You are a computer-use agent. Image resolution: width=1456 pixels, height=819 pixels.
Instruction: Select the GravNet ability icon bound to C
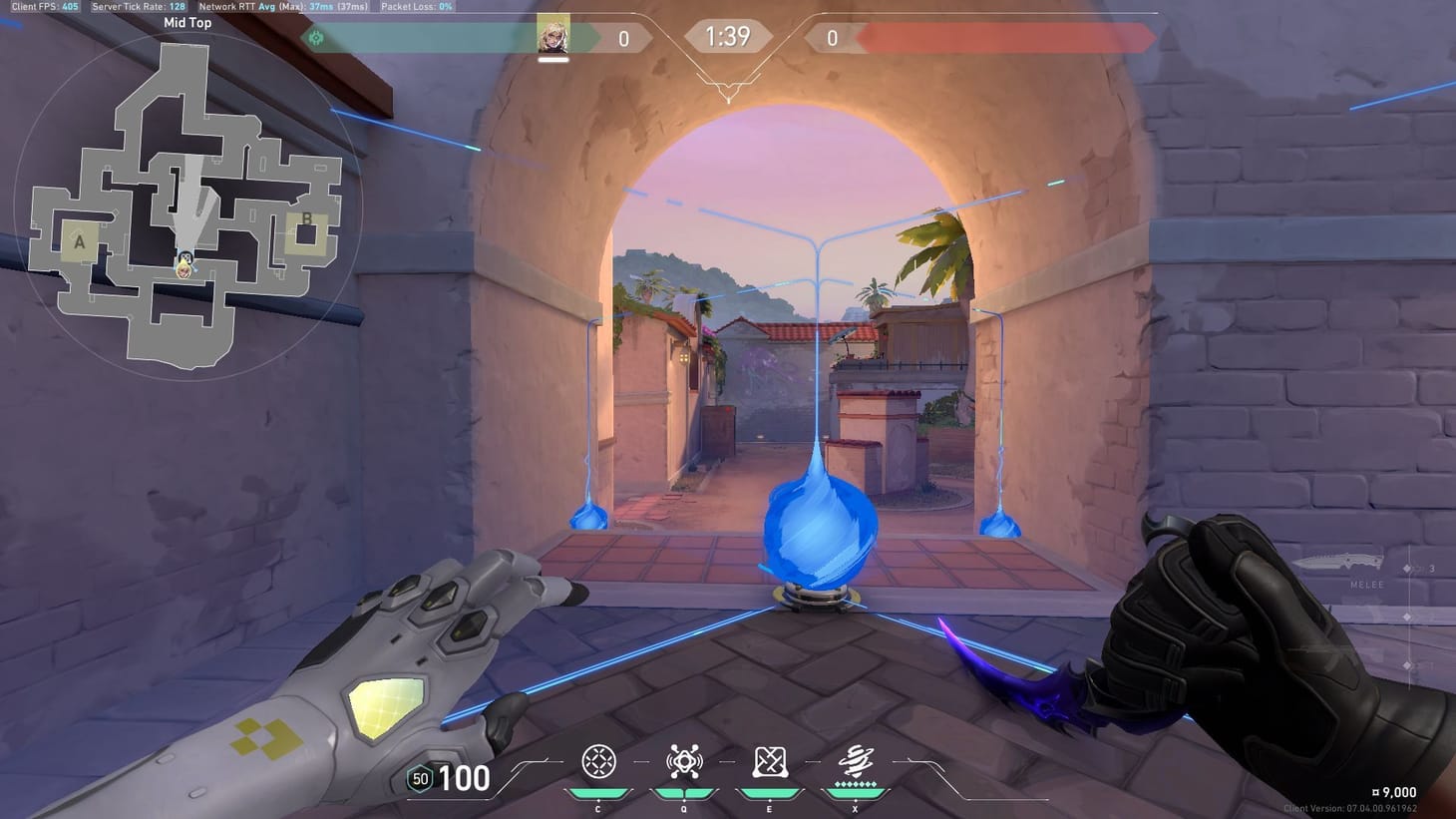click(x=597, y=762)
